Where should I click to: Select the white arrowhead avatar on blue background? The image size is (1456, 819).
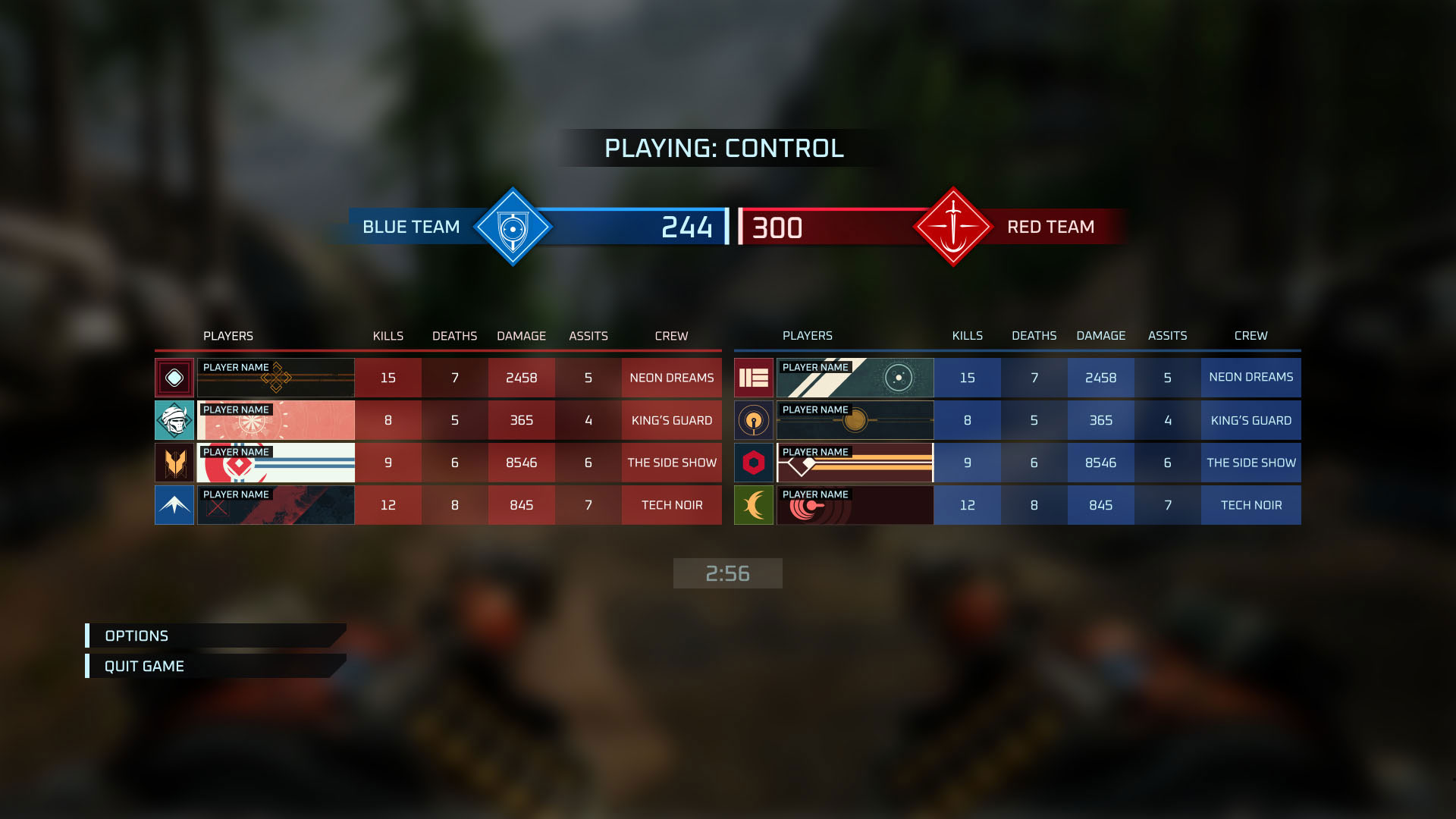tap(174, 505)
